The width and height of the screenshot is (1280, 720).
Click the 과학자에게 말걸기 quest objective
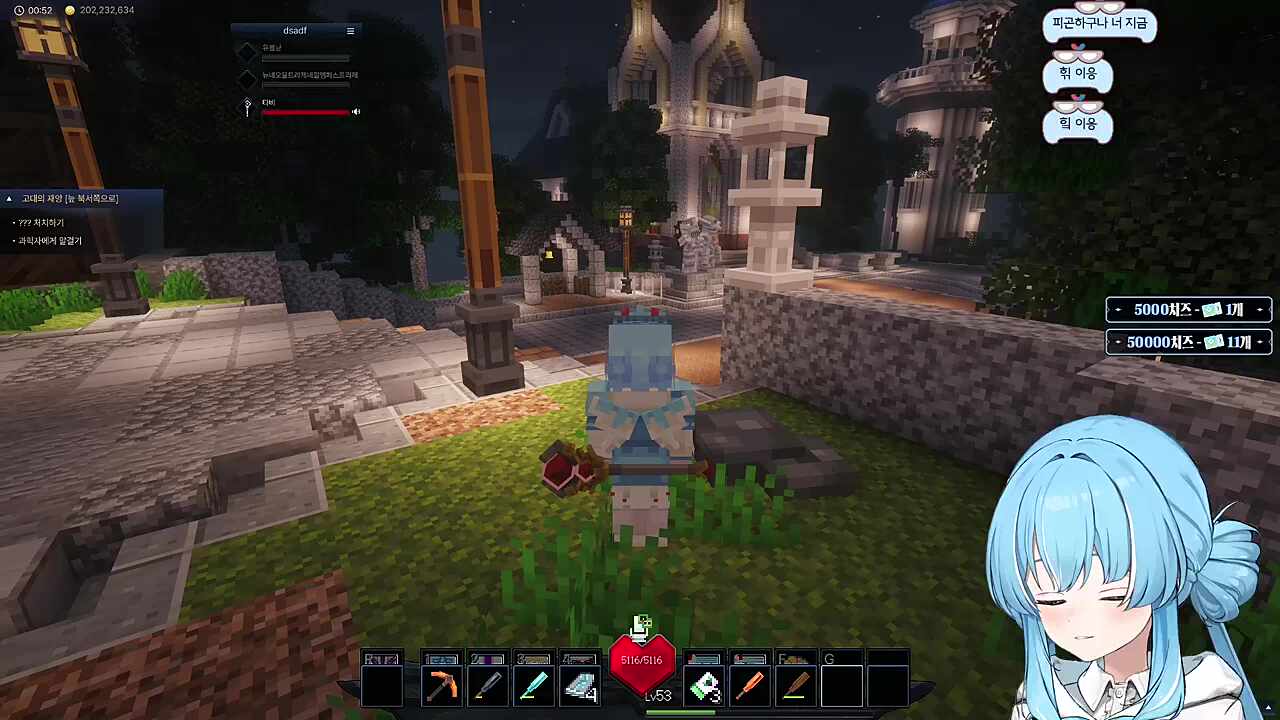pyautogui.click(x=50, y=241)
